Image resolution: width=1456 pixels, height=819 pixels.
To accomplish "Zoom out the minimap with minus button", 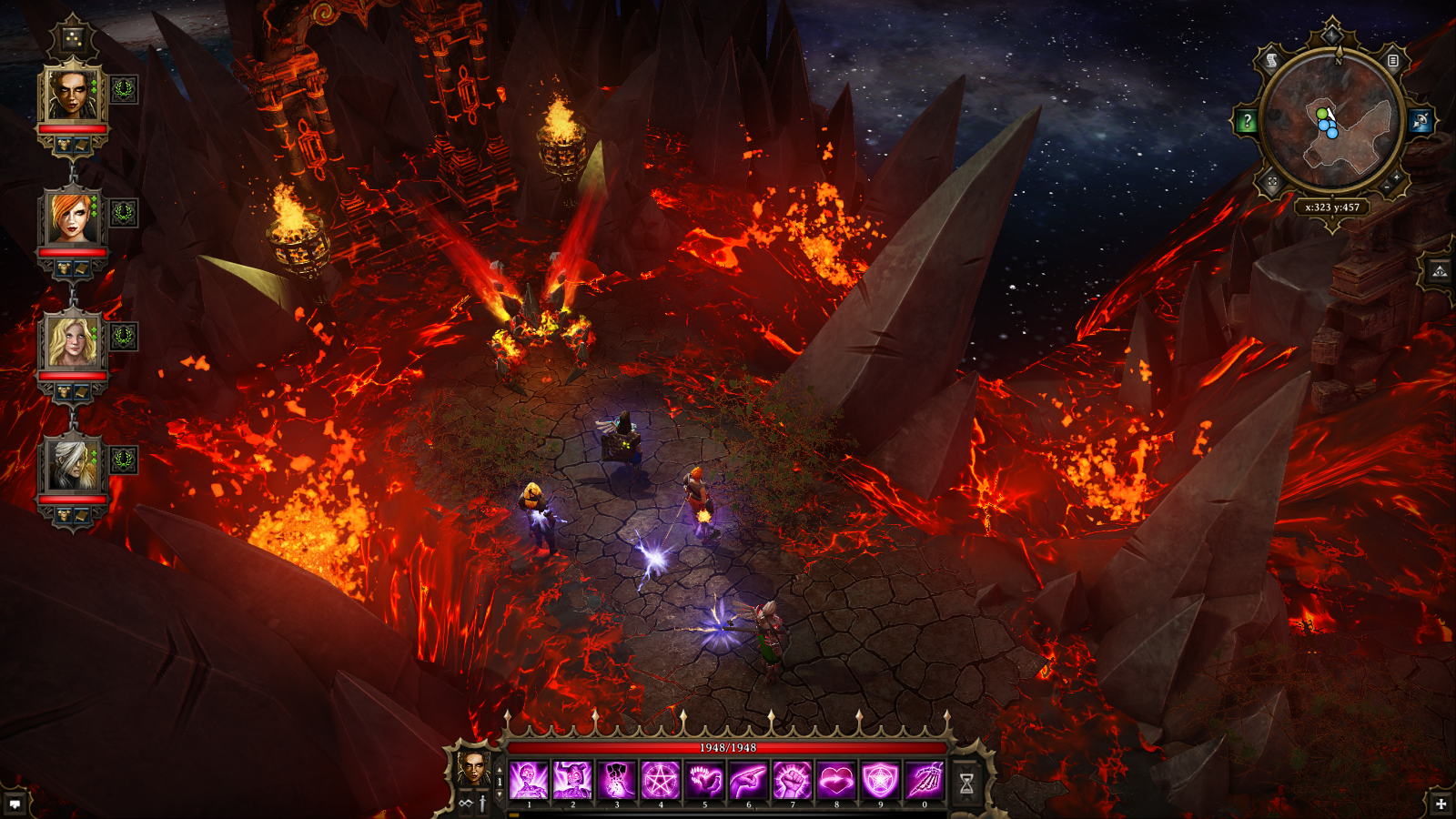I will [x=1386, y=187].
